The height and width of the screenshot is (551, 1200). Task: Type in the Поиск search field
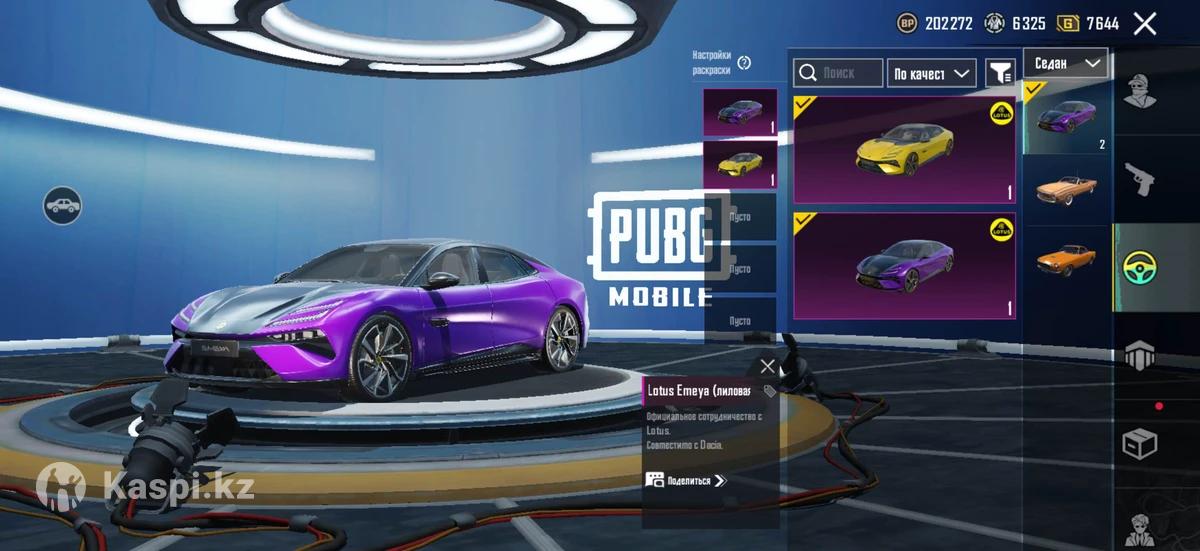point(838,73)
